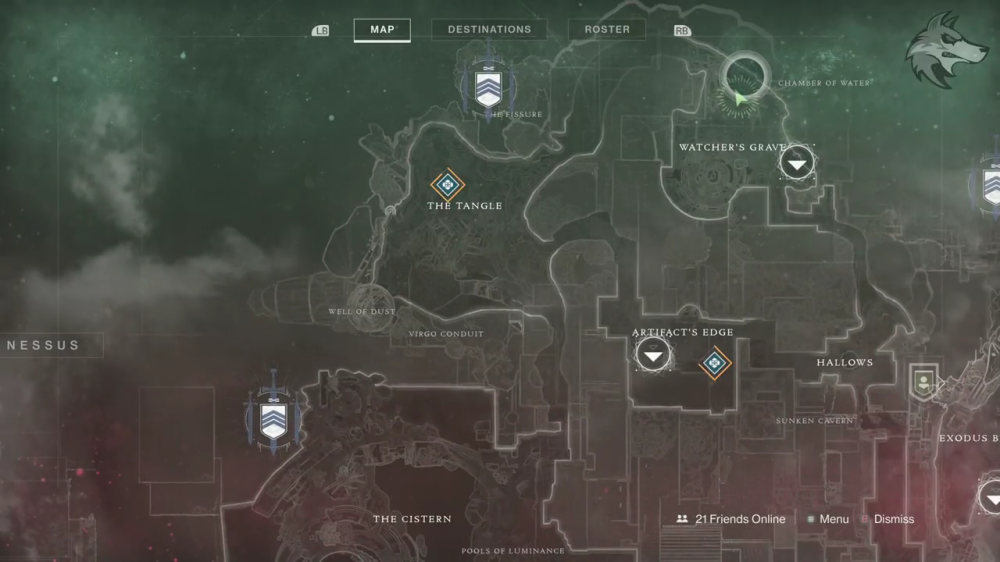Pick the adventure diamond marker at The Tangle

pyautogui.click(x=448, y=184)
